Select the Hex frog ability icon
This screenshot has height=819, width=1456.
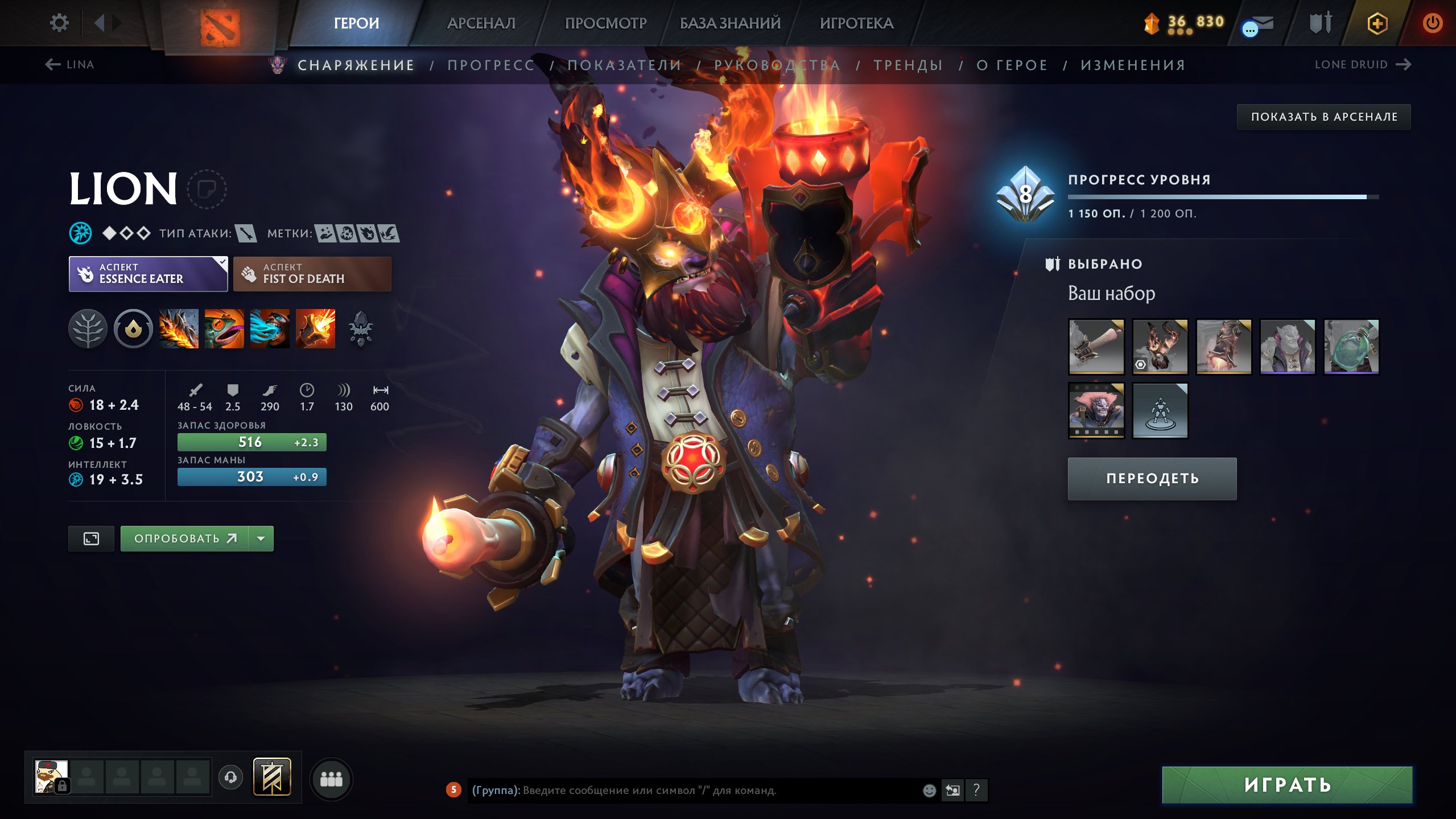coord(224,329)
